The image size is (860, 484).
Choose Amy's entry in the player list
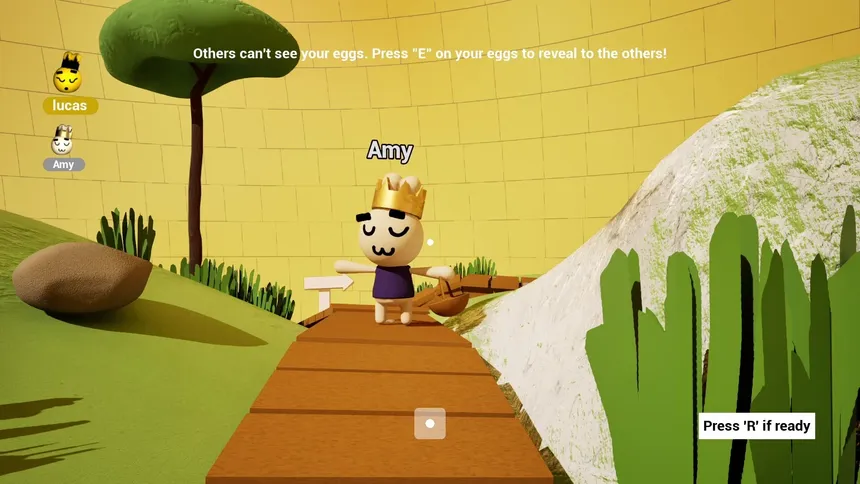(x=63, y=164)
